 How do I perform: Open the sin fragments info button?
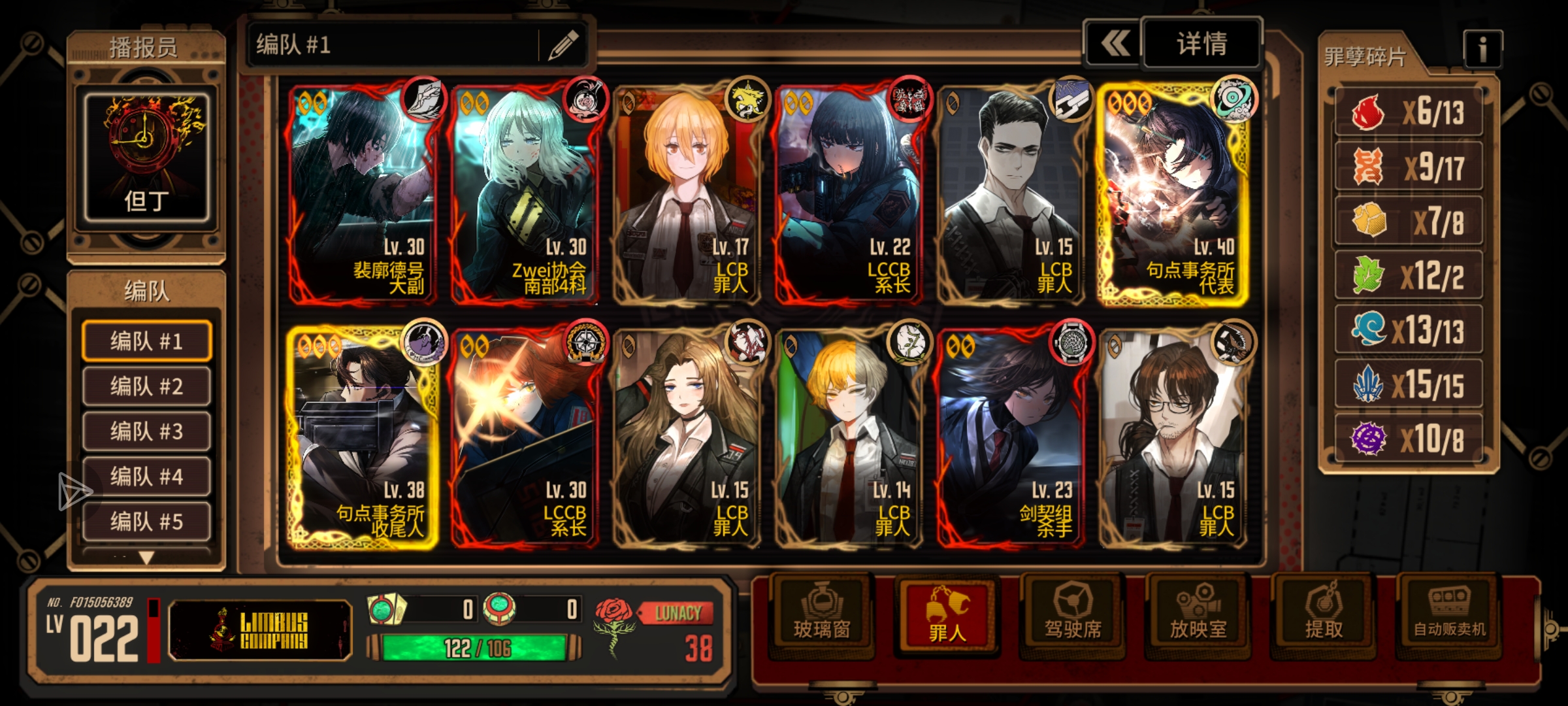tap(1482, 49)
